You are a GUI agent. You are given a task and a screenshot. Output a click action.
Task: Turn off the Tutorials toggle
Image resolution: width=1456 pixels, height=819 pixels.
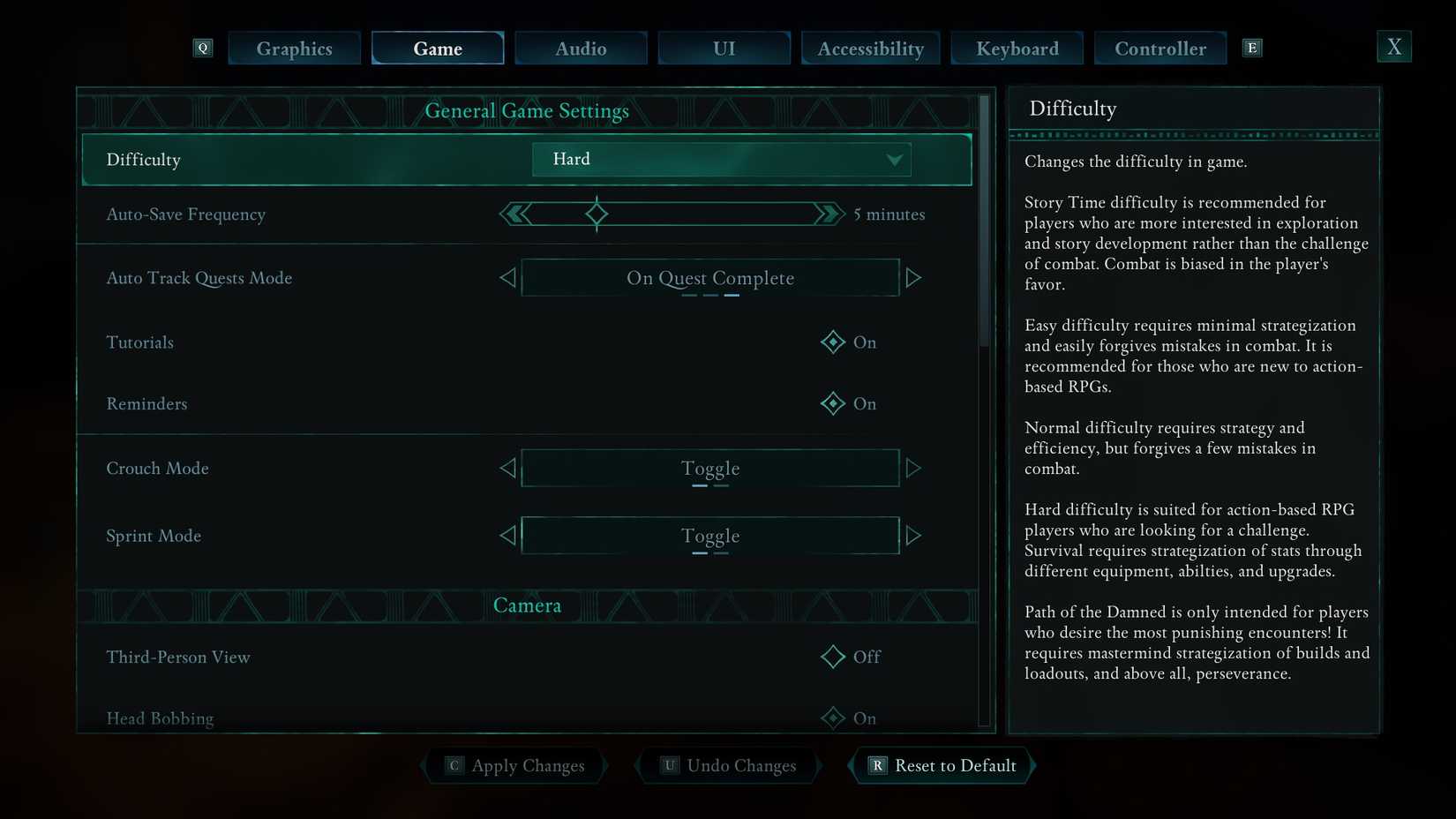[832, 342]
